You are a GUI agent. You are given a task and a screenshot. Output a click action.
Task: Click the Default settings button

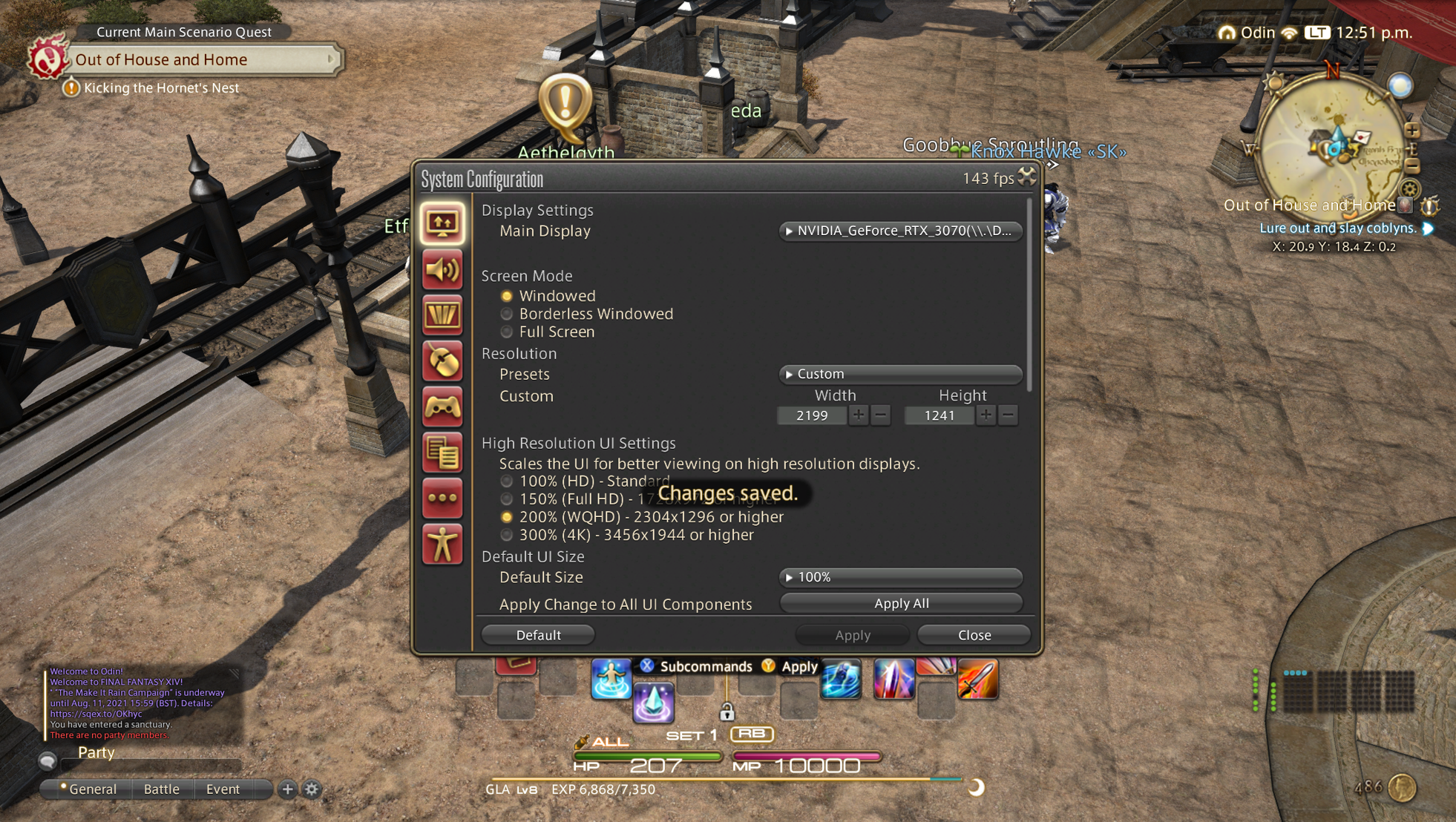tap(538, 635)
